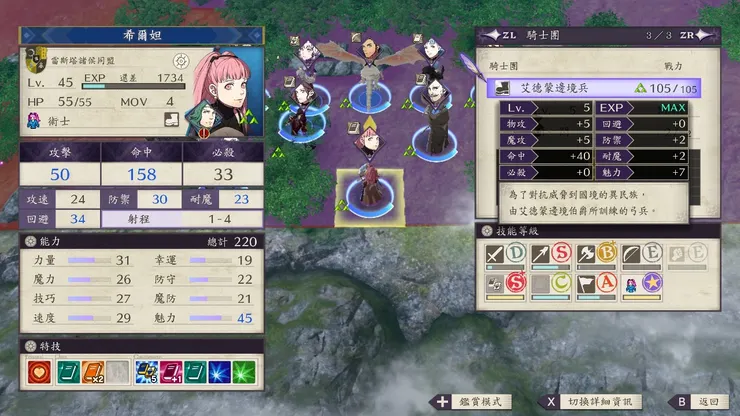Select the blue starburst ability icon
This screenshot has width=740, height=416.
(x=220, y=372)
